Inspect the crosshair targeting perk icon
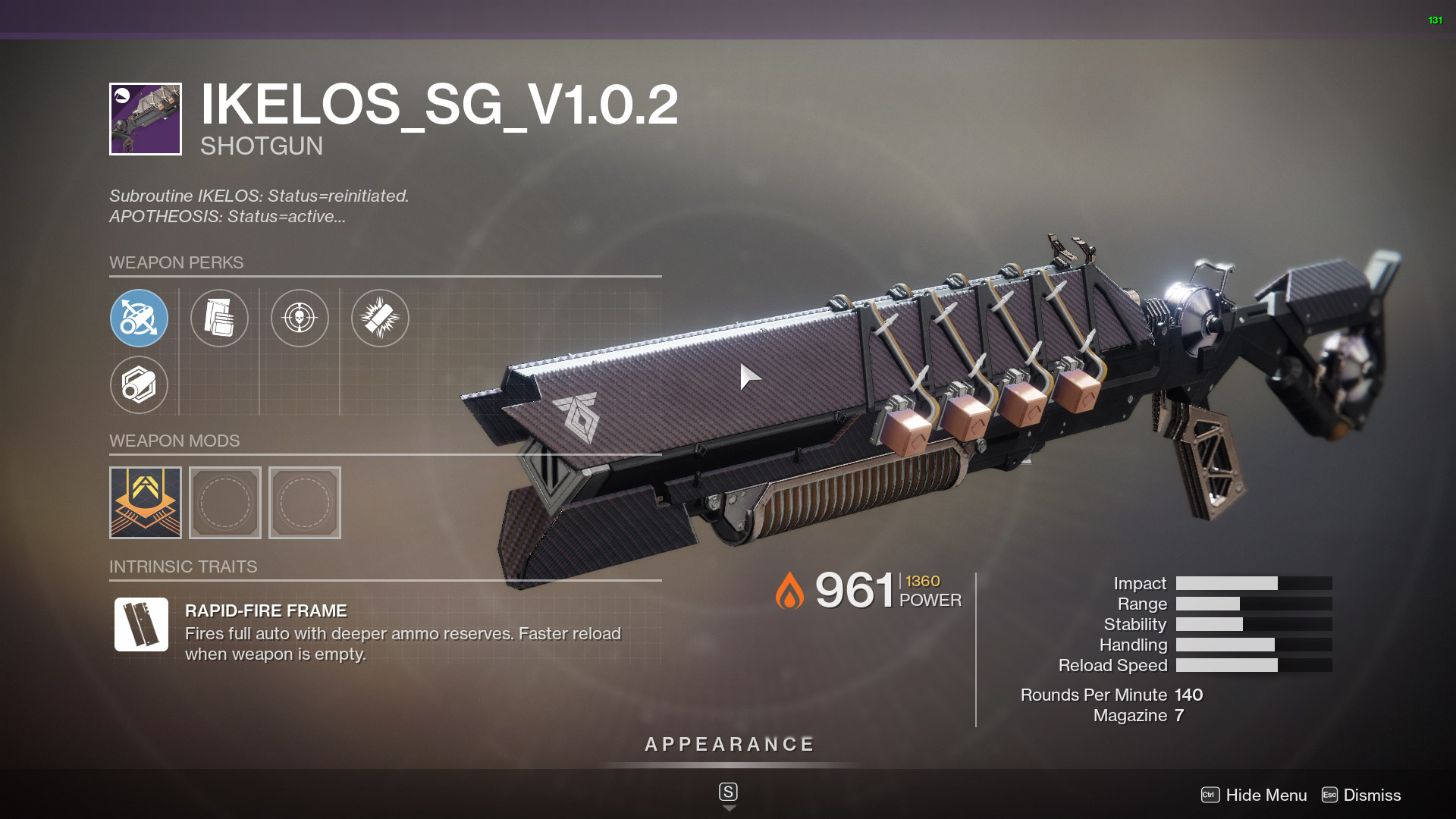The width and height of the screenshot is (1456, 819). (x=300, y=318)
